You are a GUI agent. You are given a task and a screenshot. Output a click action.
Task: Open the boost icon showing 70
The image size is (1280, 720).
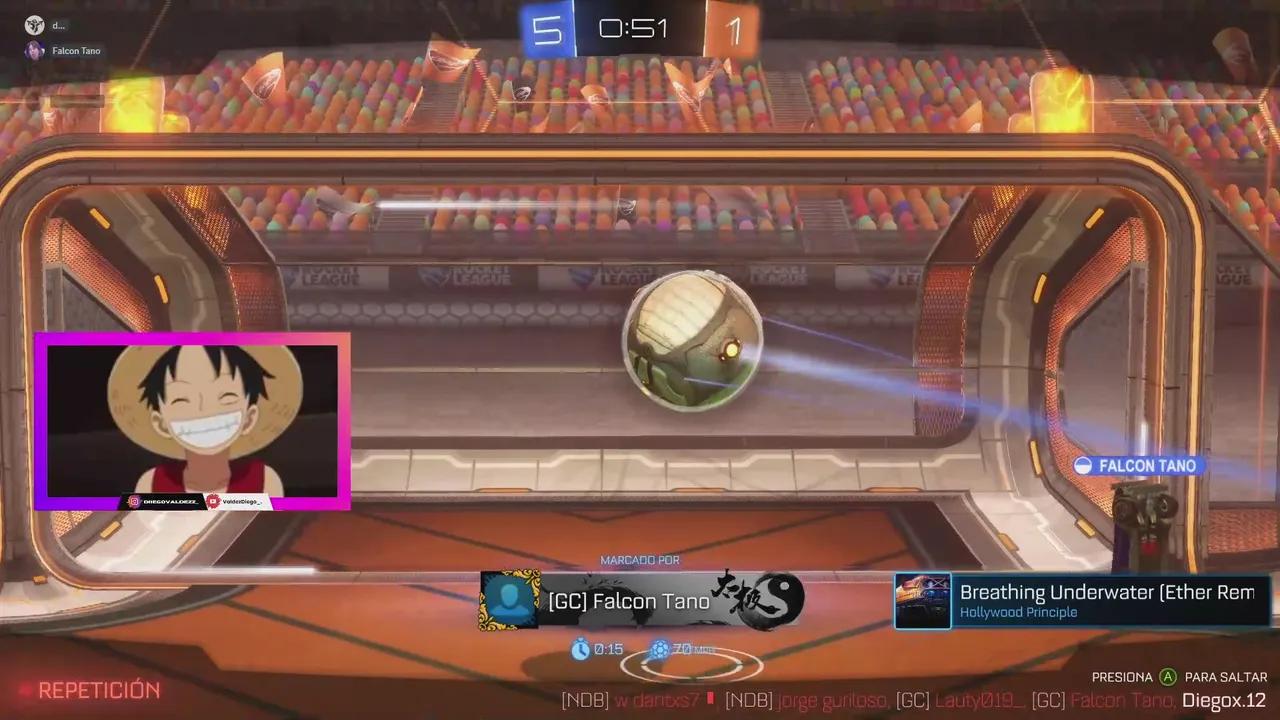[660, 649]
